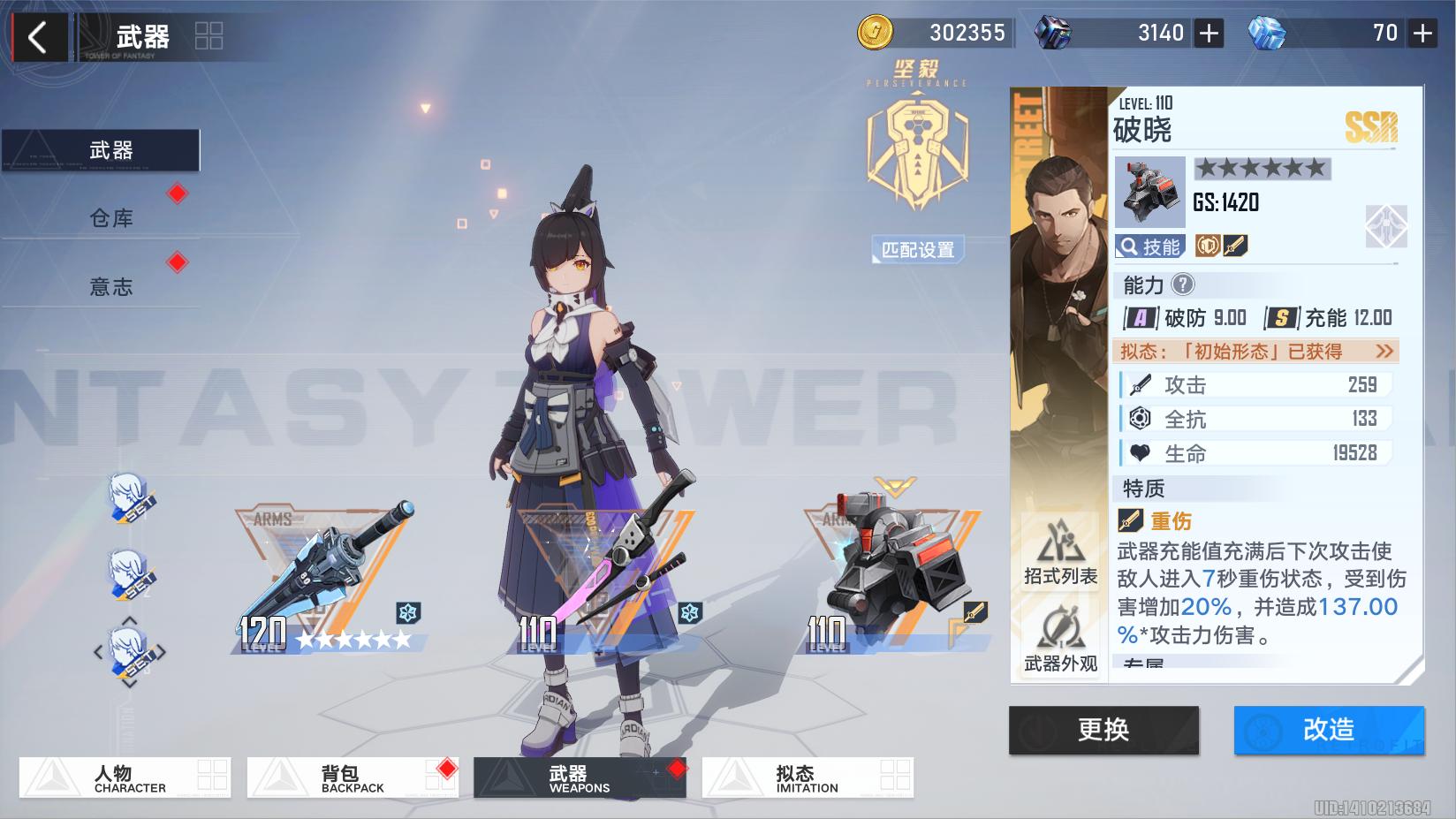
Task: Add more dark crystals with plus button
Action: pos(1209,34)
